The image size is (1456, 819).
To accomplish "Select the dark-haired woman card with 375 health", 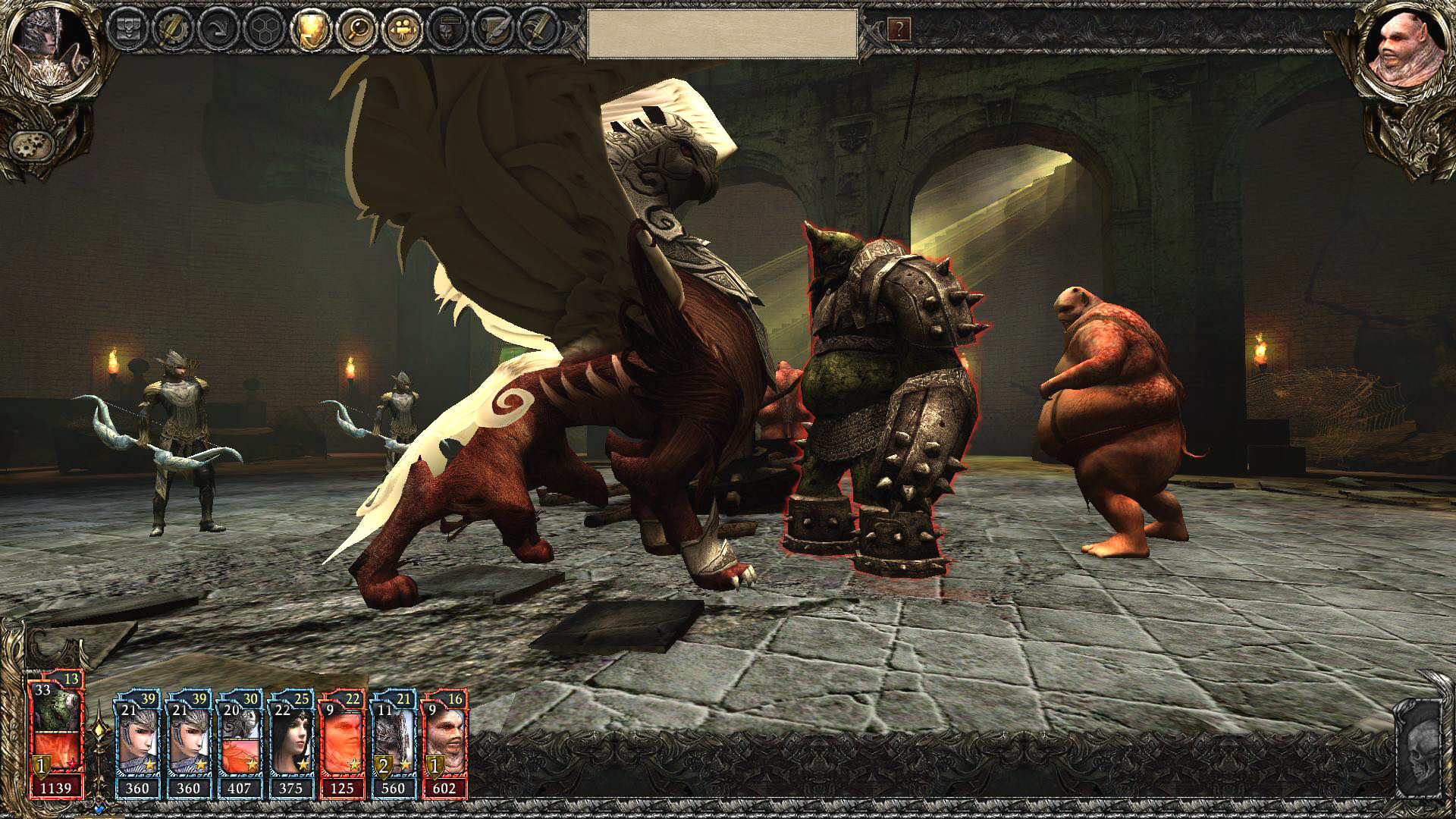I will click(291, 743).
